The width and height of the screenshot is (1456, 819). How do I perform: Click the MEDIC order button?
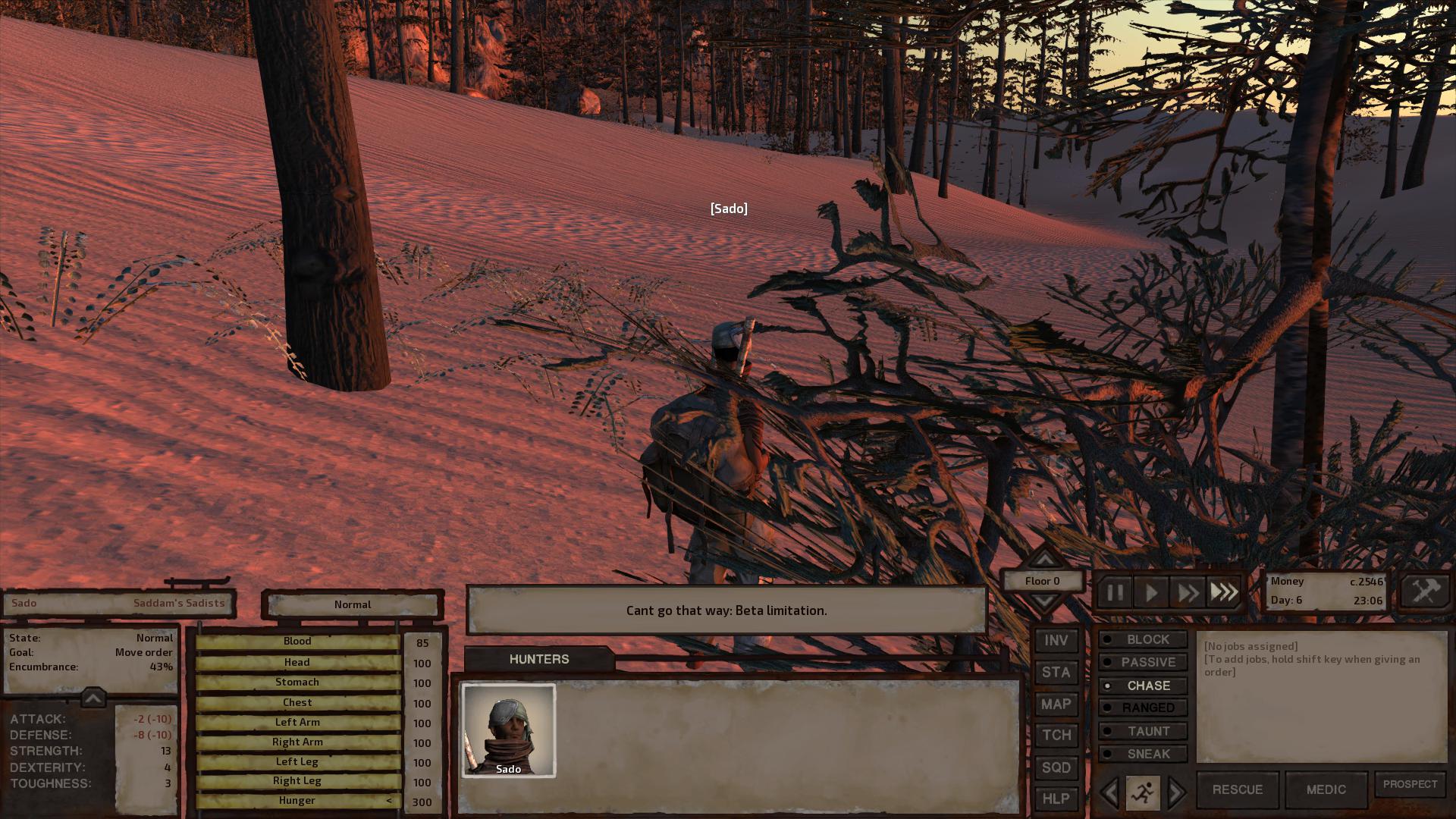point(1326,790)
